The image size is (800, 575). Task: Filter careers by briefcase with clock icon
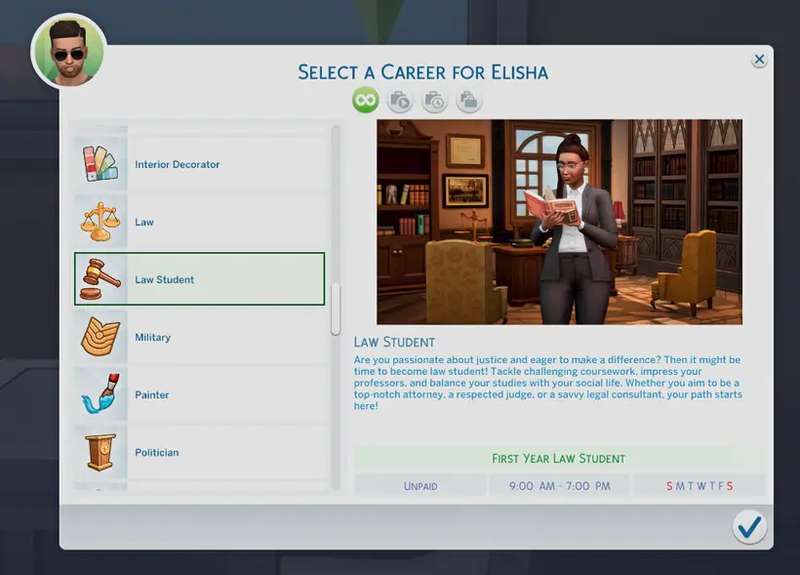coord(434,100)
